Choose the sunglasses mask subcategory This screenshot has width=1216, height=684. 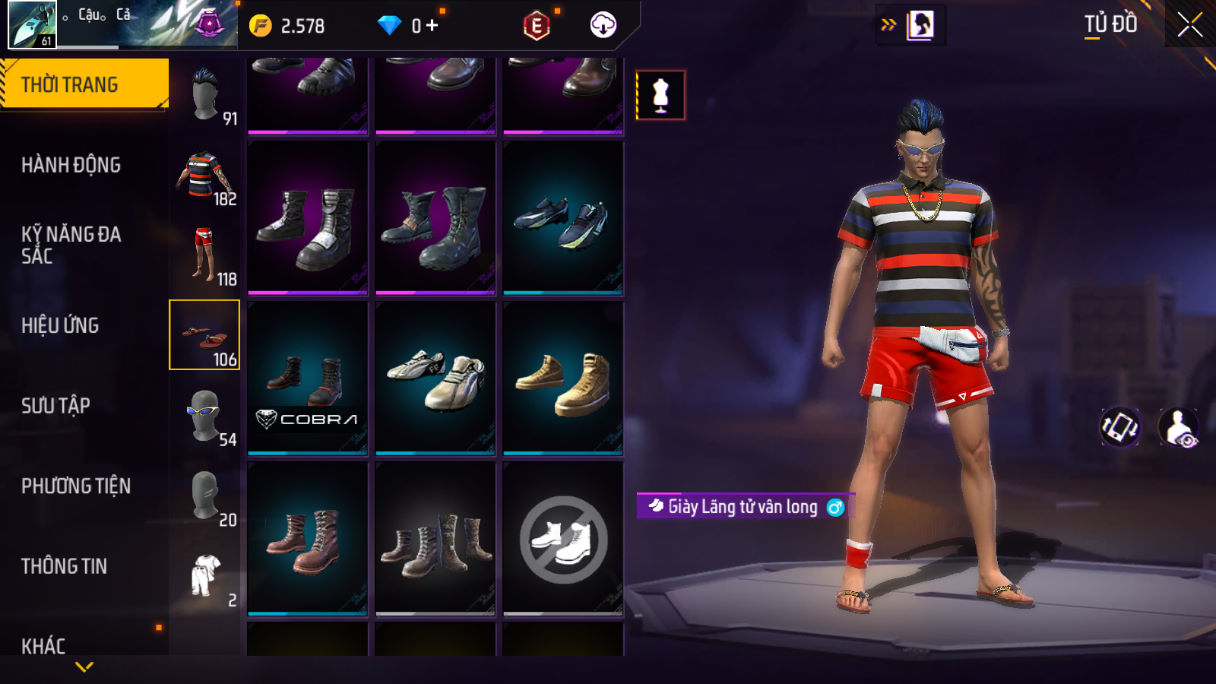click(205, 415)
